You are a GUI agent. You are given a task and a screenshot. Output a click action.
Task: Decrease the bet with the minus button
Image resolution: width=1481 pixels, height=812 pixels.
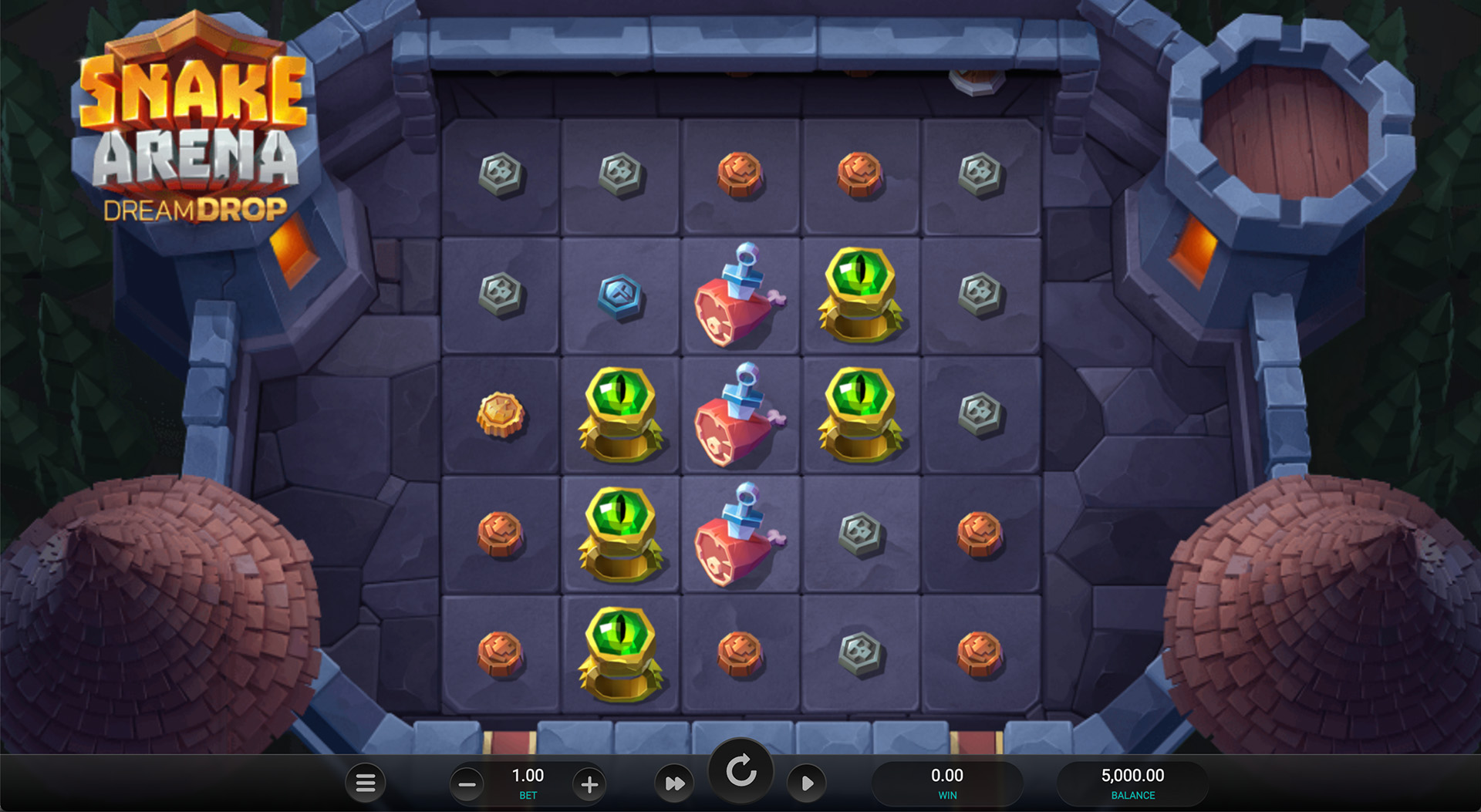(x=467, y=783)
